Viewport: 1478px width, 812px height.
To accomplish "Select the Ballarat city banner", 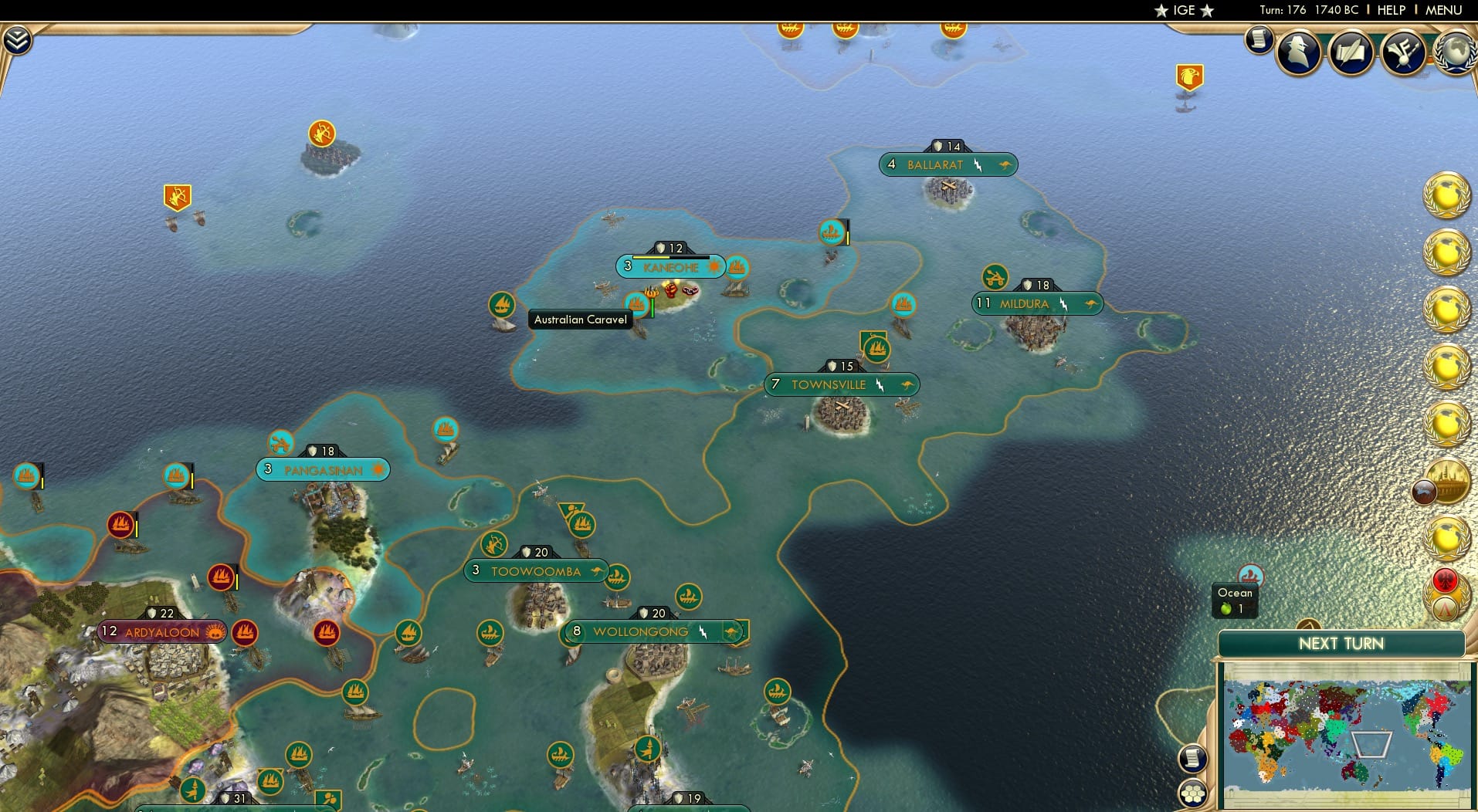I will click(x=947, y=164).
